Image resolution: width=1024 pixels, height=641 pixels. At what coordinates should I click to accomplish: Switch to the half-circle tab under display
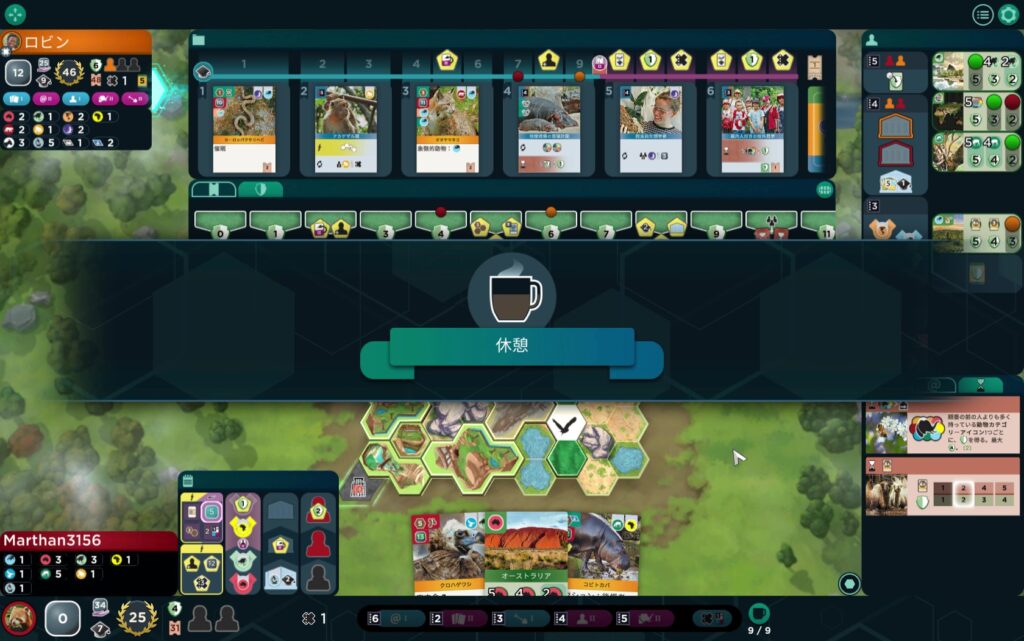point(259,189)
